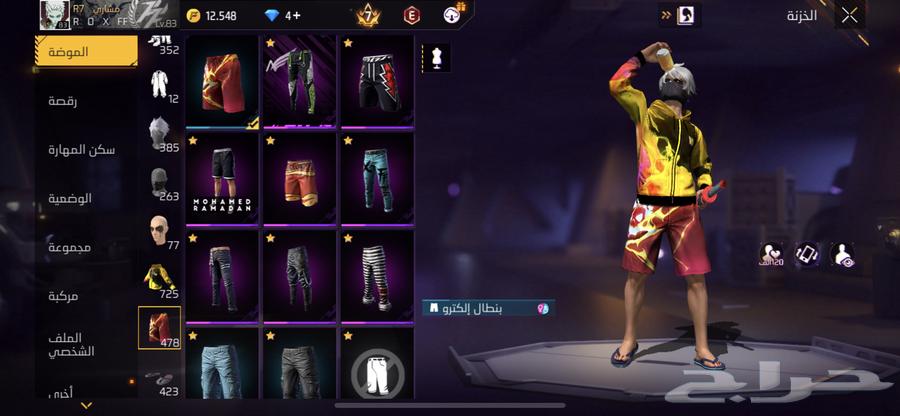
Task: Add diamonds via the diamond counter
Action: coord(292,15)
